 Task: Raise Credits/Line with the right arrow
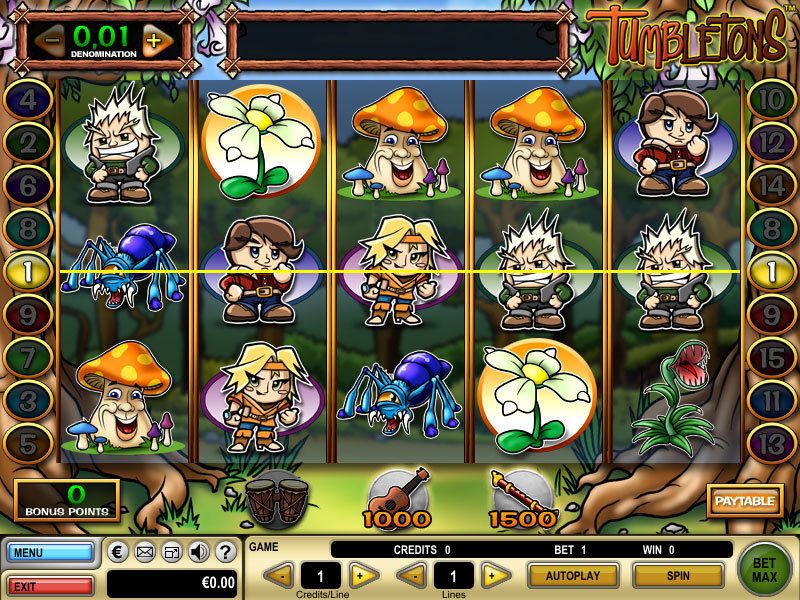pyautogui.click(x=364, y=575)
